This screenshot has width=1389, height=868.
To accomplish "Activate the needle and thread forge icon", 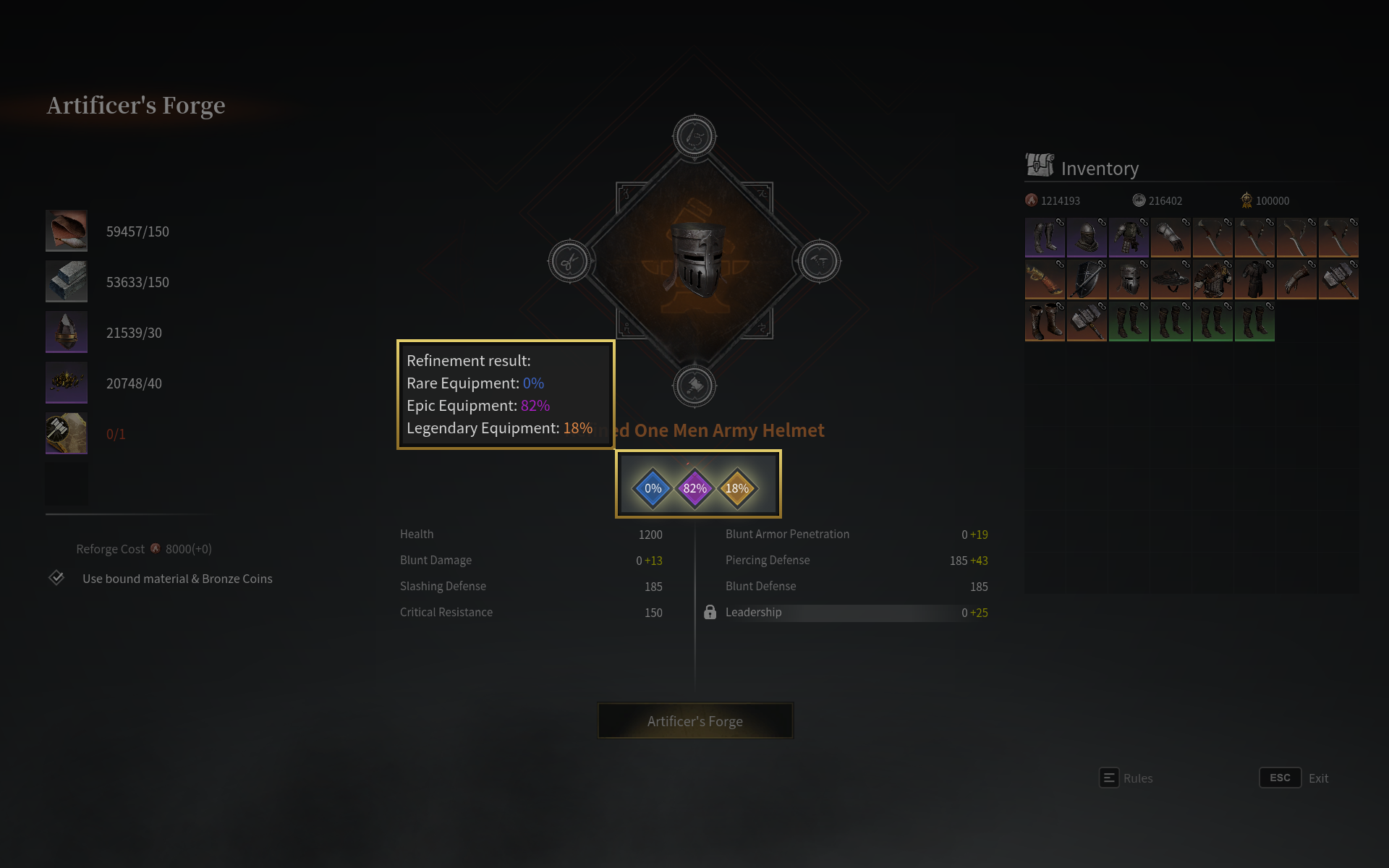I will pyautogui.click(x=694, y=136).
